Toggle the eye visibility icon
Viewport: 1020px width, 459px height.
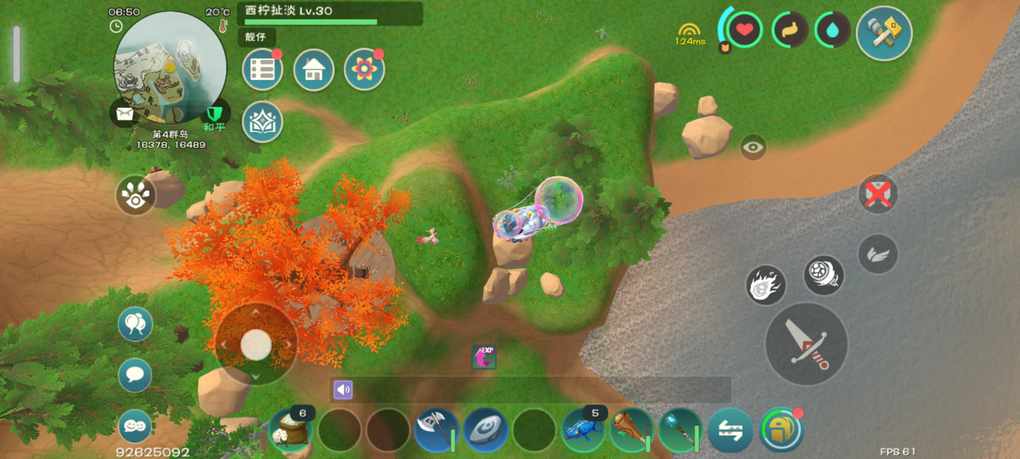click(753, 147)
